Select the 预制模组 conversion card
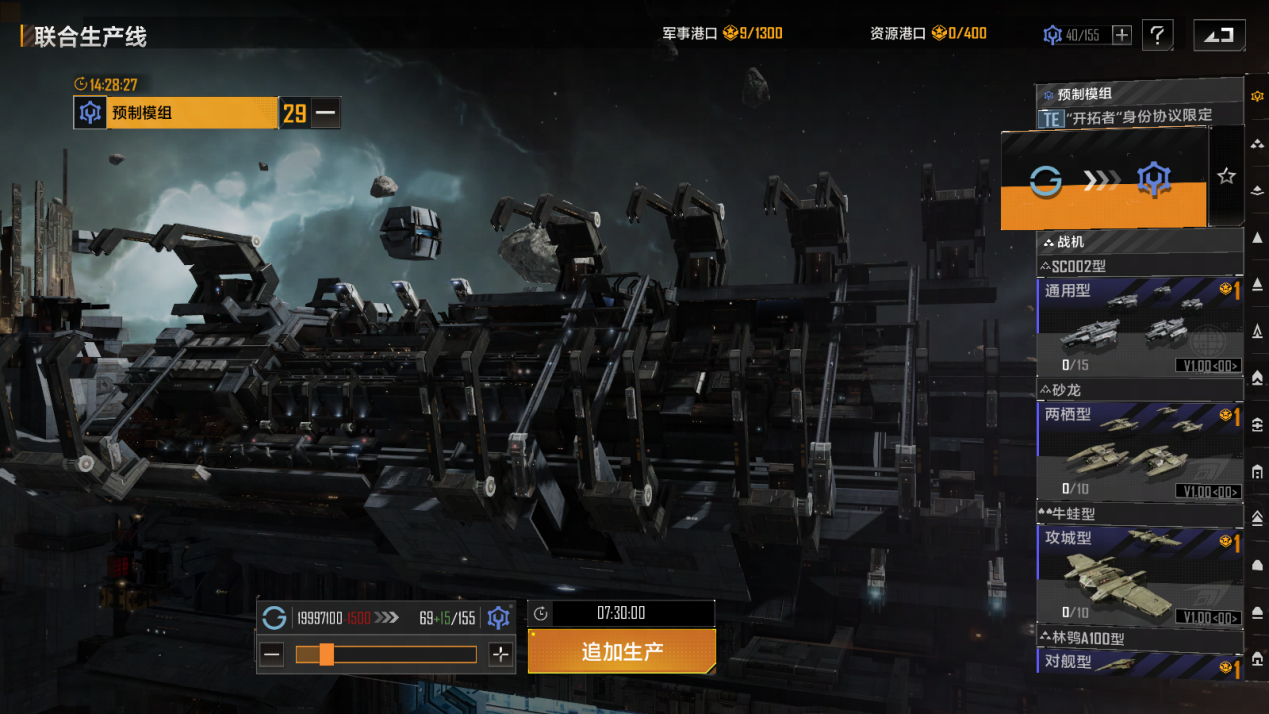Viewport: 1269px width, 714px height. coord(1104,180)
